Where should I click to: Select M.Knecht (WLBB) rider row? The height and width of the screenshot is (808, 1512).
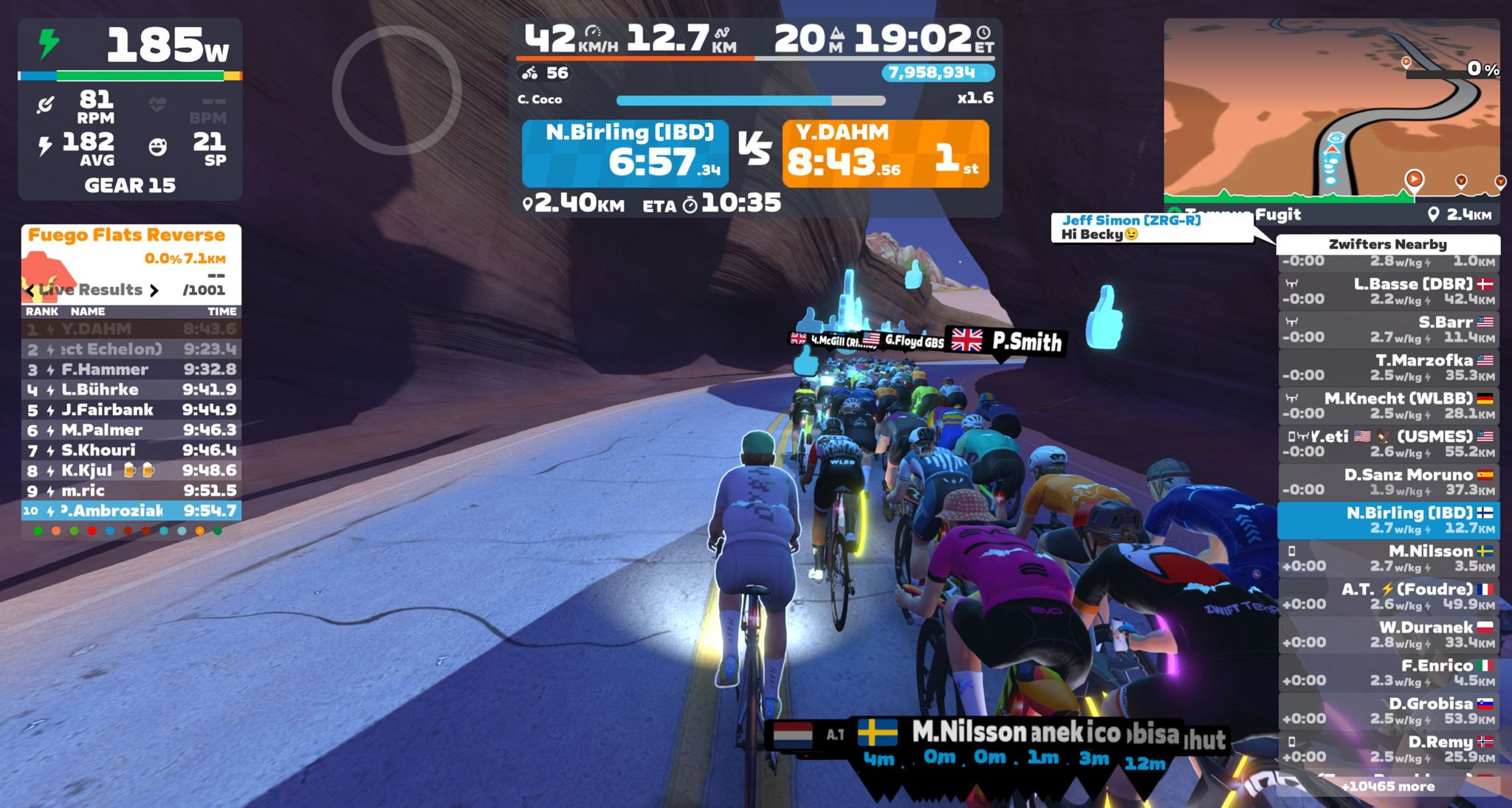pyautogui.click(x=1388, y=405)
